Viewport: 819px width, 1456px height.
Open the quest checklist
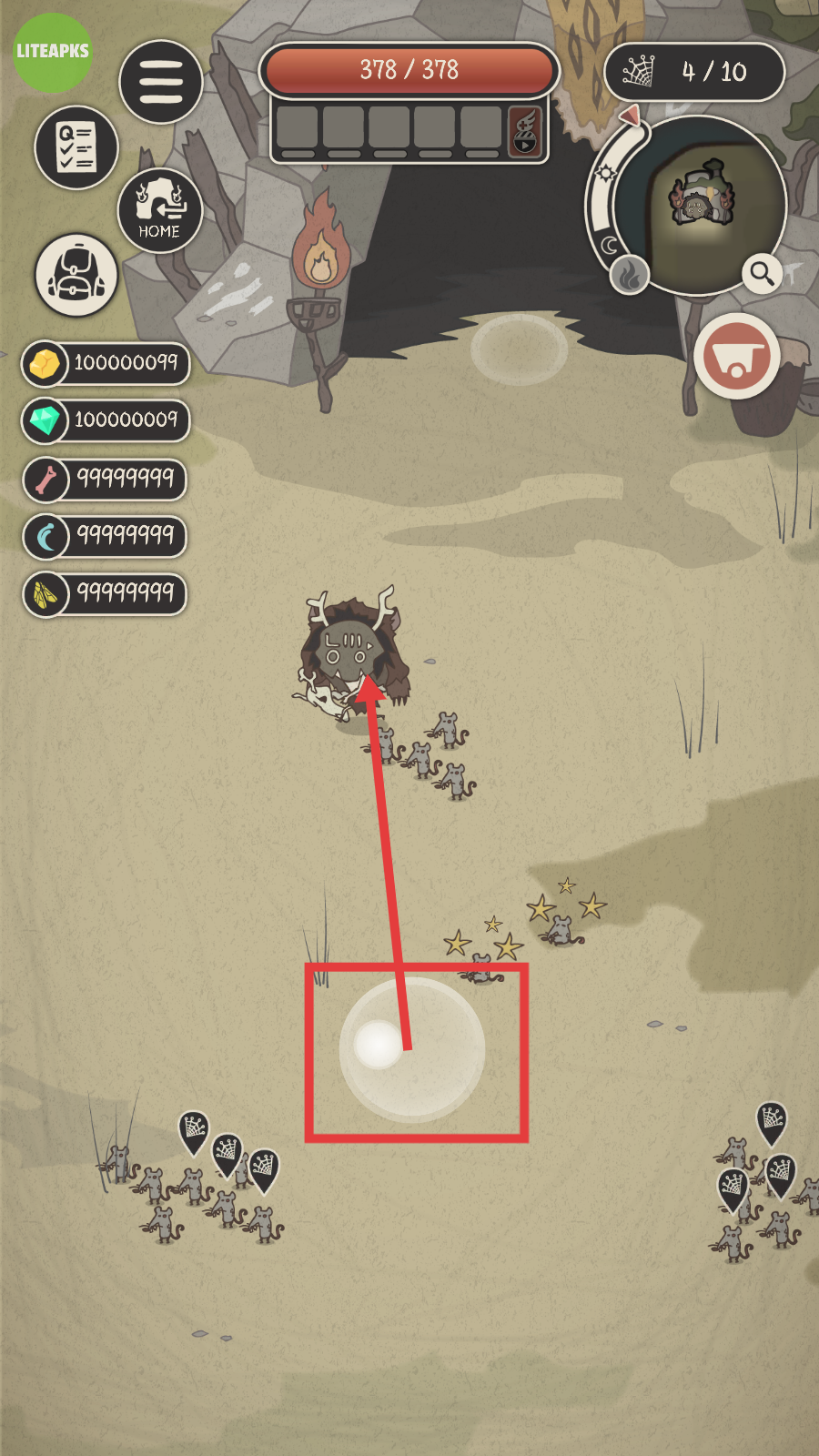point(76,147)
